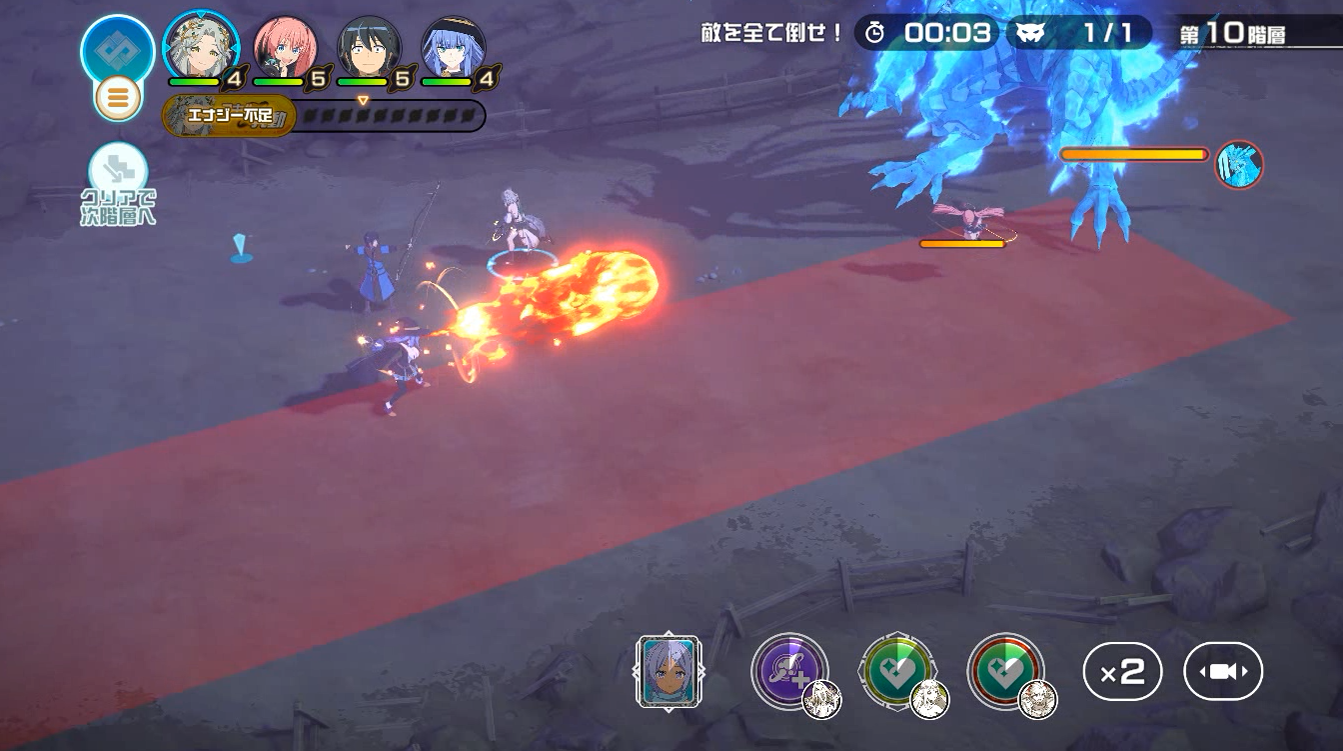The image size is (1343, 751).
Task: Activate the purple attack-buff skill
Action: coord(790,672)
